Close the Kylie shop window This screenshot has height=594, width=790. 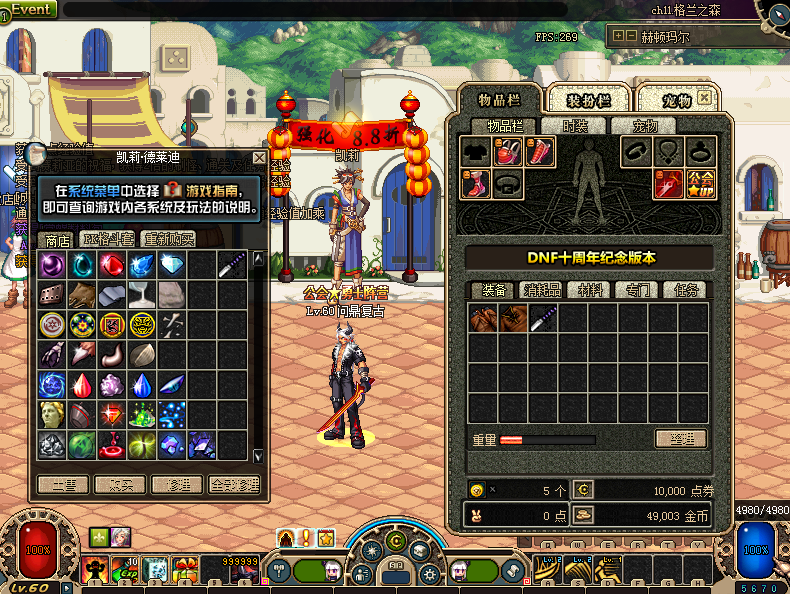click(x=260, y=158)
